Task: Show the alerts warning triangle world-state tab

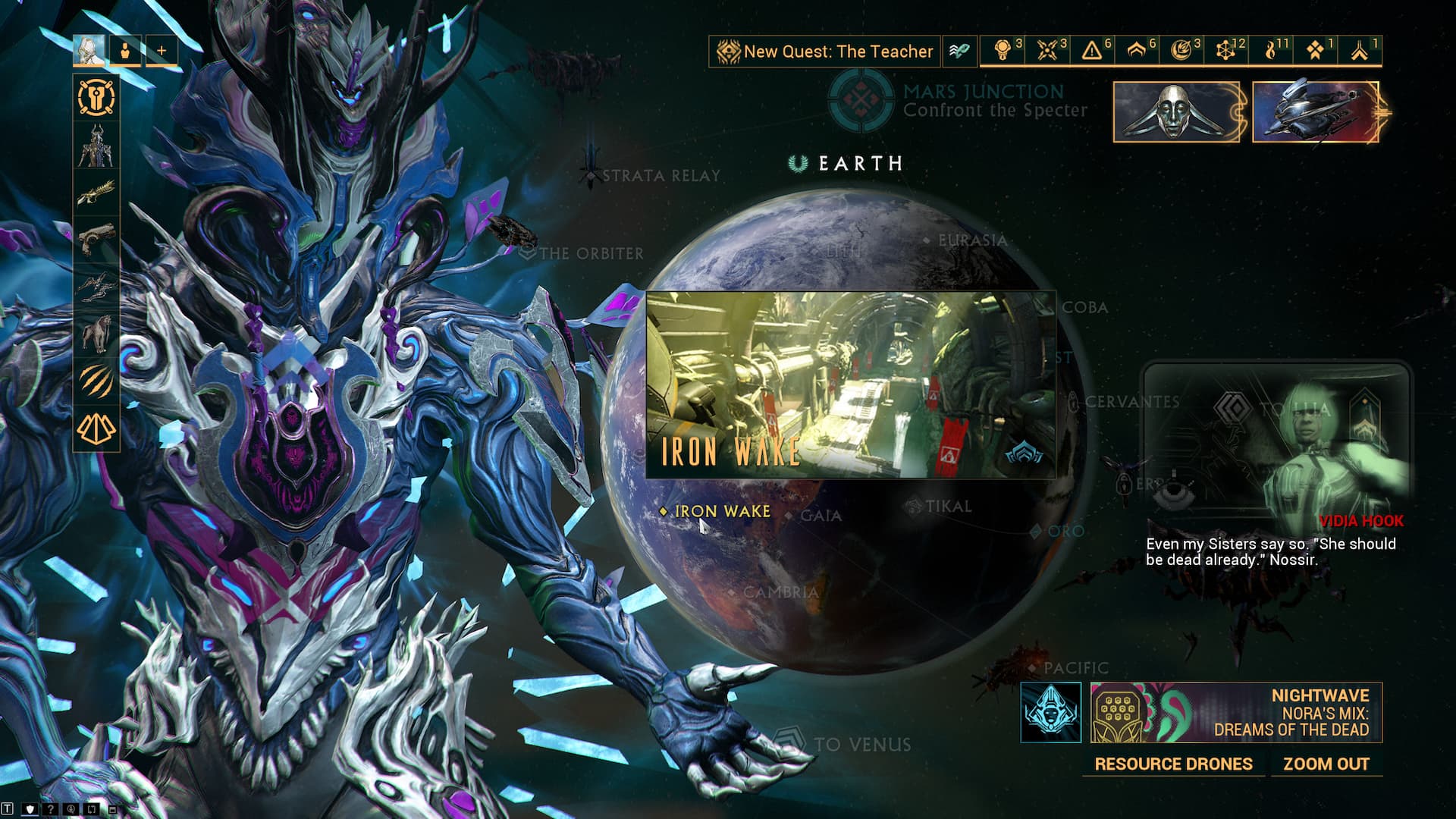Action: pyautogui.click(x=1092, y=51)
